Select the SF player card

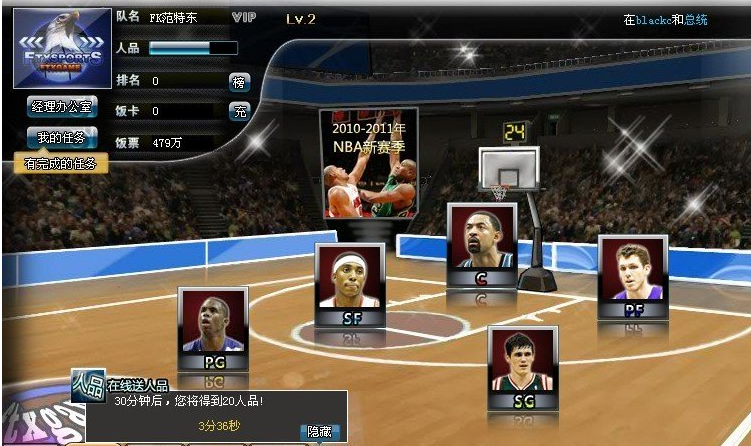coord(350,284)
